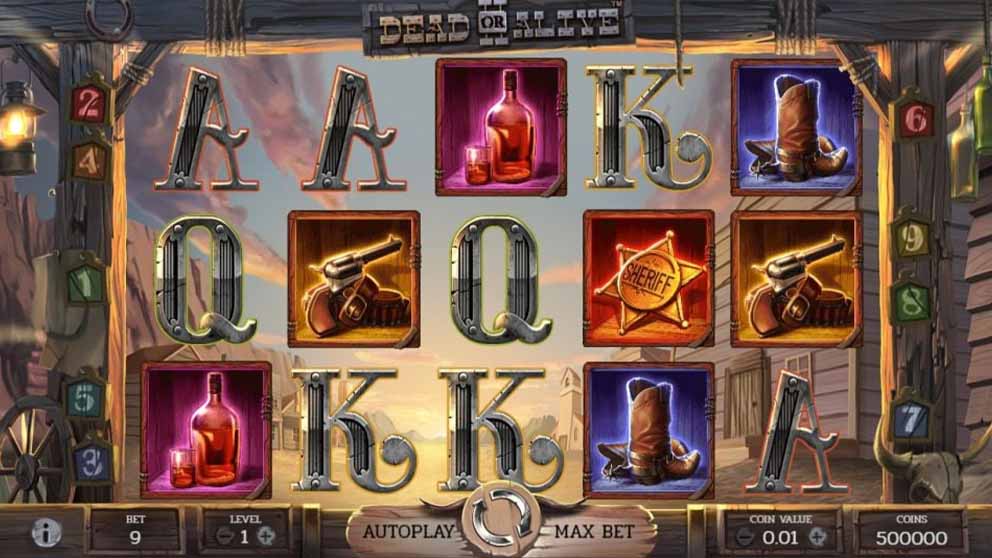Image resolution: width=992 pixels, height=558 pixels.
Task: Select payline marker number 6
Action: (x=913, y=119)
